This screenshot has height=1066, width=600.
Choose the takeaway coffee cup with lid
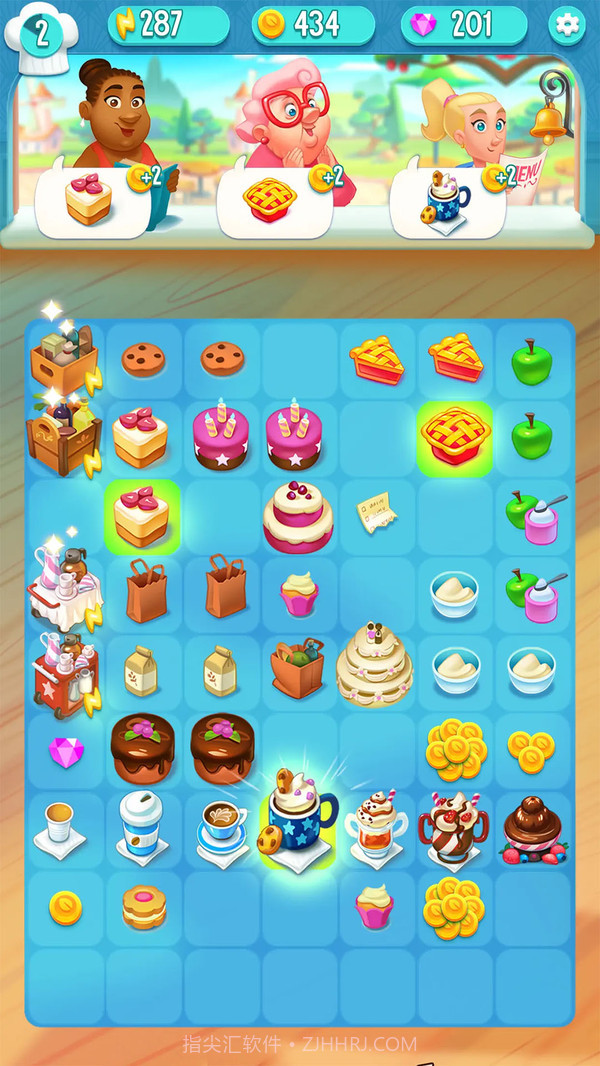point(140,824)
